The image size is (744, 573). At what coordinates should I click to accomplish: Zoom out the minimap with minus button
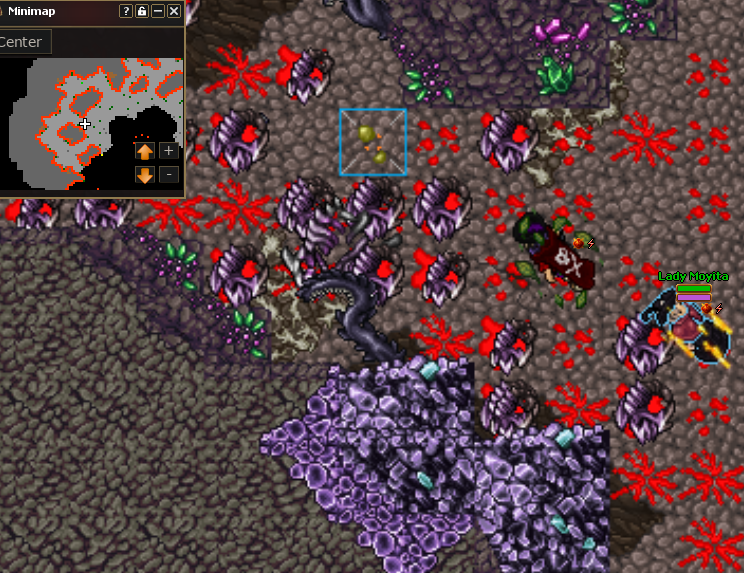point(169,175)
